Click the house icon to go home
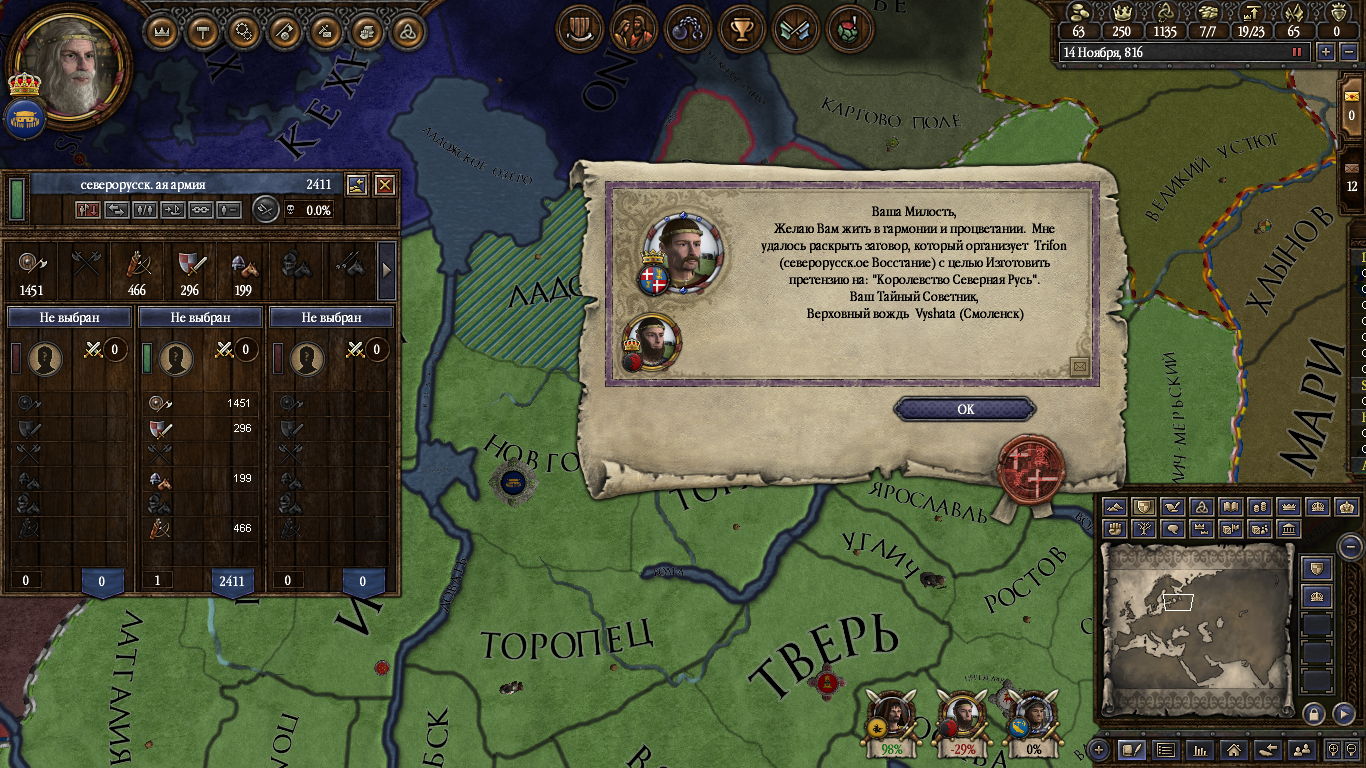This screenshot has width=1366, height=768. tap(1234, 749)
